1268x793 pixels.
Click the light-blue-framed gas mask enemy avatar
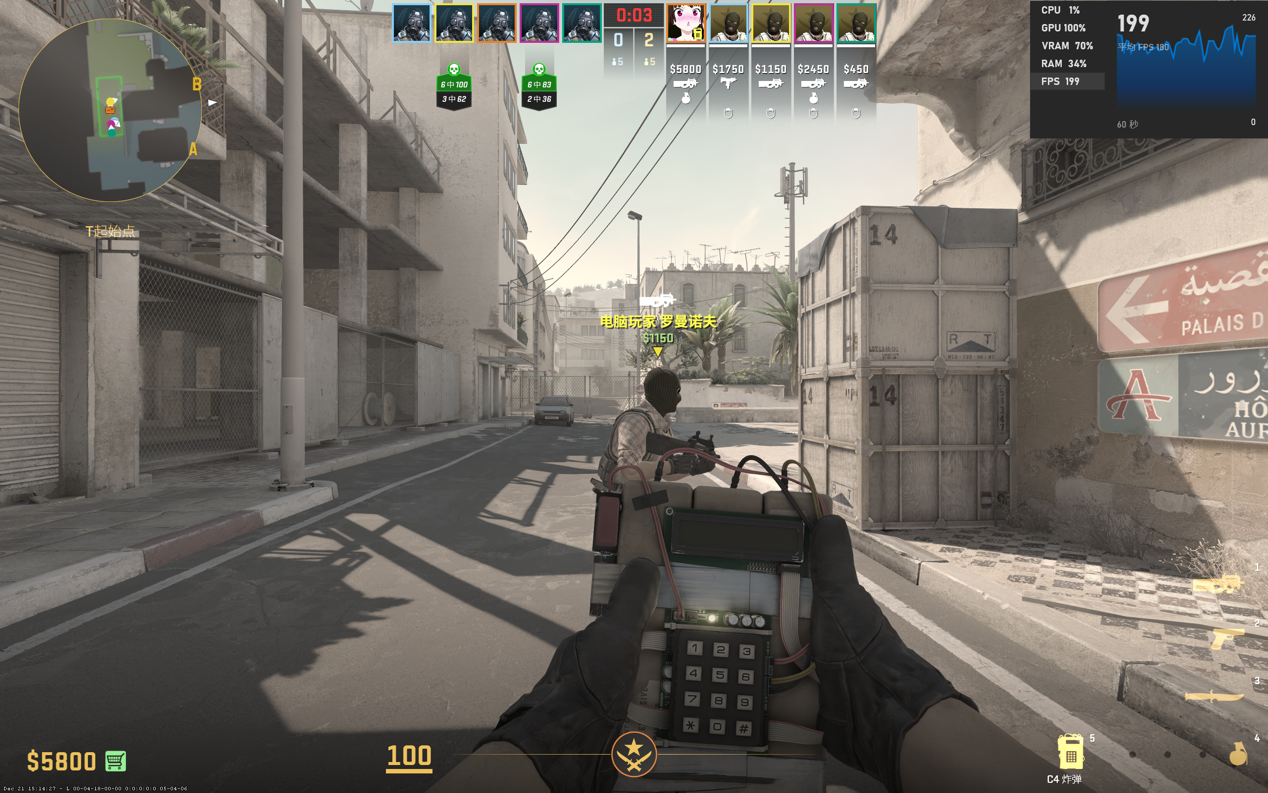411,23
